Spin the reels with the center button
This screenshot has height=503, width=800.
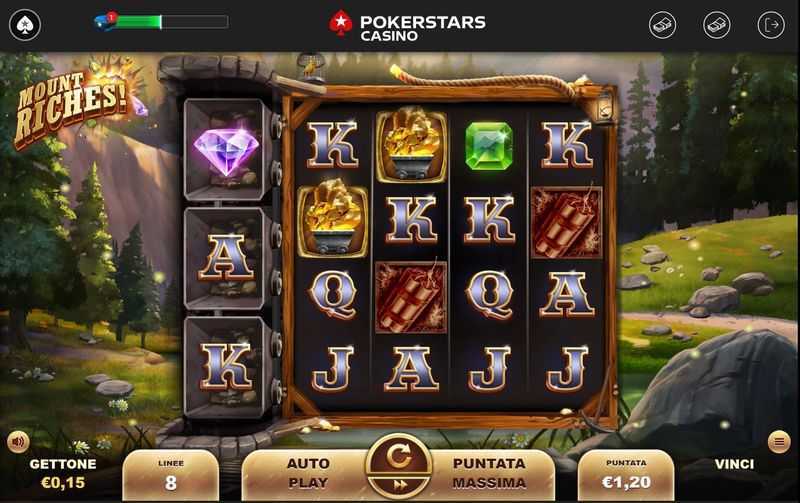[x=399, y=458]
